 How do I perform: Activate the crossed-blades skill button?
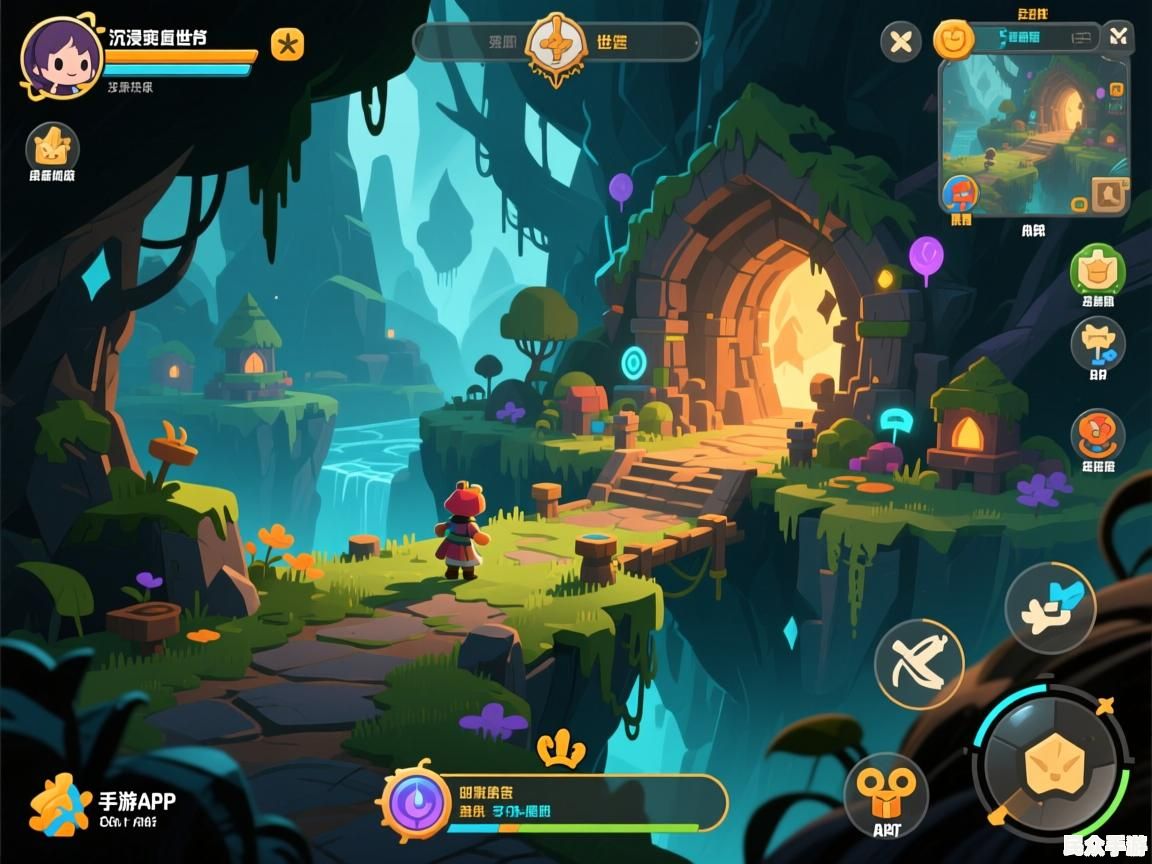click(919, 664)
